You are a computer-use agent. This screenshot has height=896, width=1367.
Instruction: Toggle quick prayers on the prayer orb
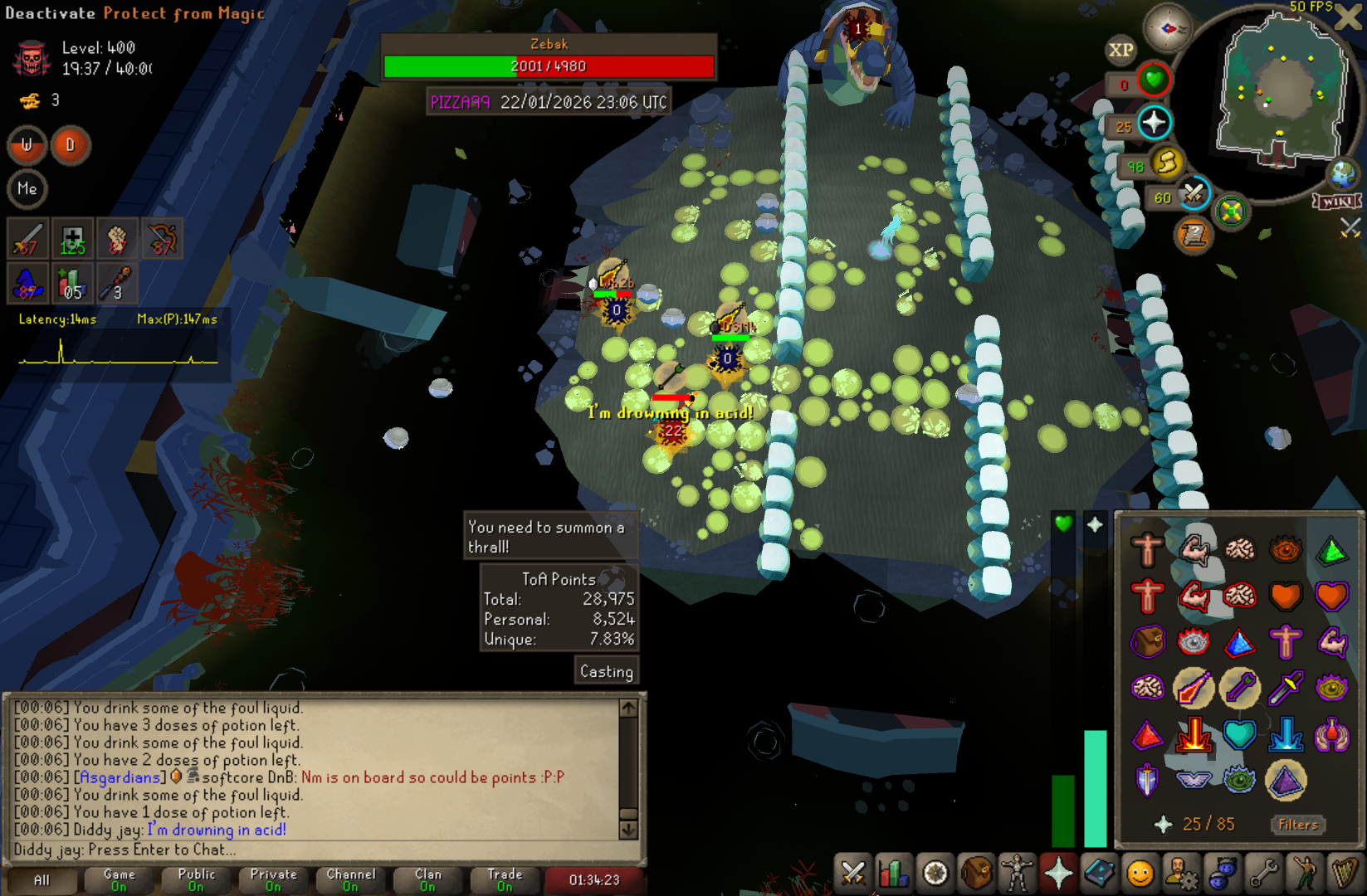coord(1154,124)
